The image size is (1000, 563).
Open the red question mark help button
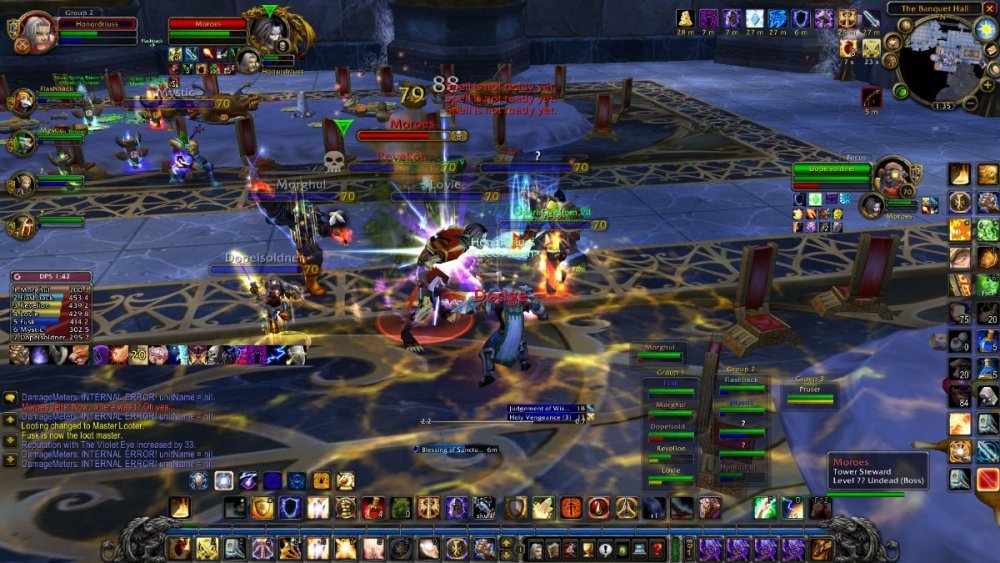pyautogui.click(x=656, y=548)
